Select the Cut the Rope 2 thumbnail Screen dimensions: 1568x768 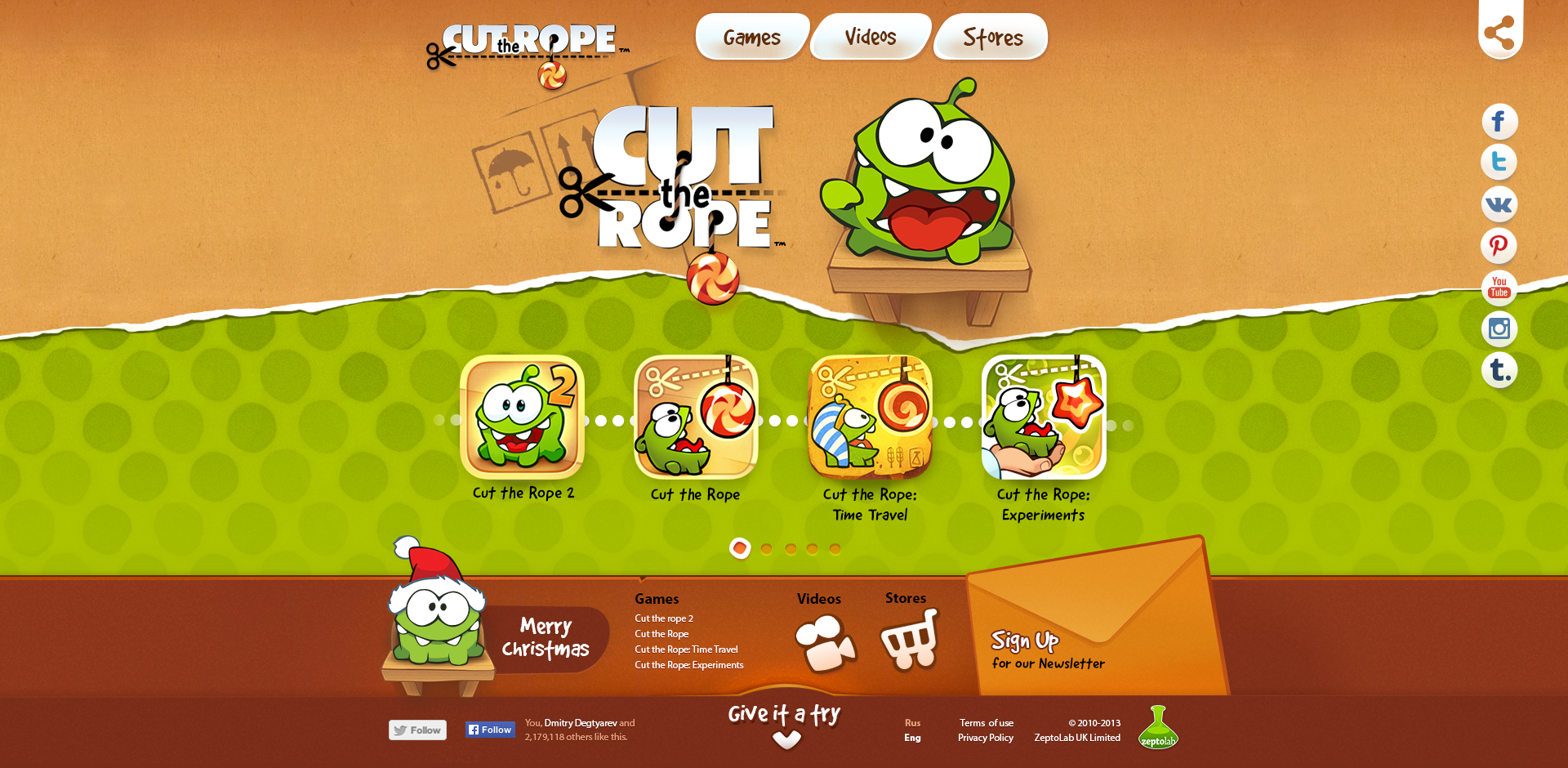click(x=521, y=419)
